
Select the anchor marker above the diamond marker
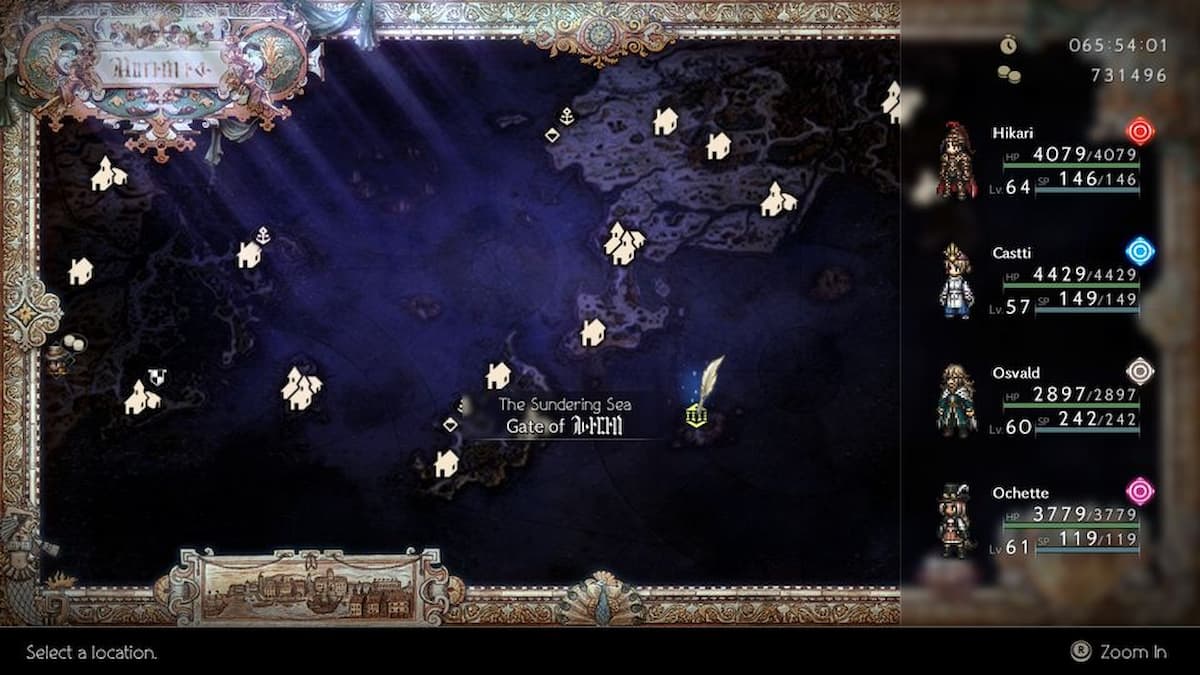[x=565, y=116]
